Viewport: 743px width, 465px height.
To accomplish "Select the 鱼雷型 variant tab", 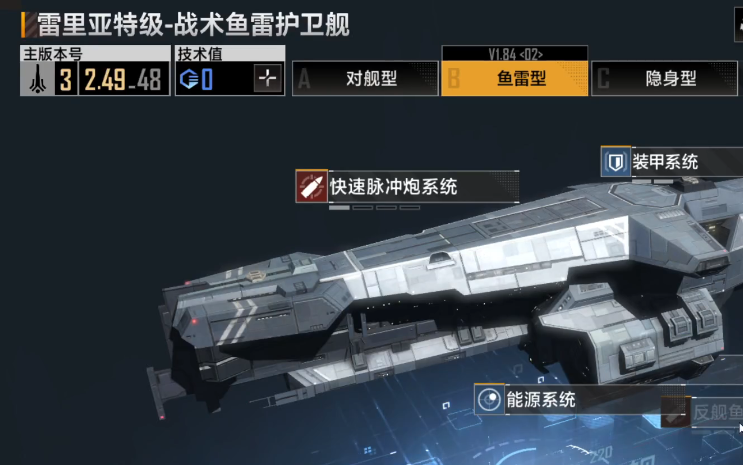I will click(x=514, y=79).
